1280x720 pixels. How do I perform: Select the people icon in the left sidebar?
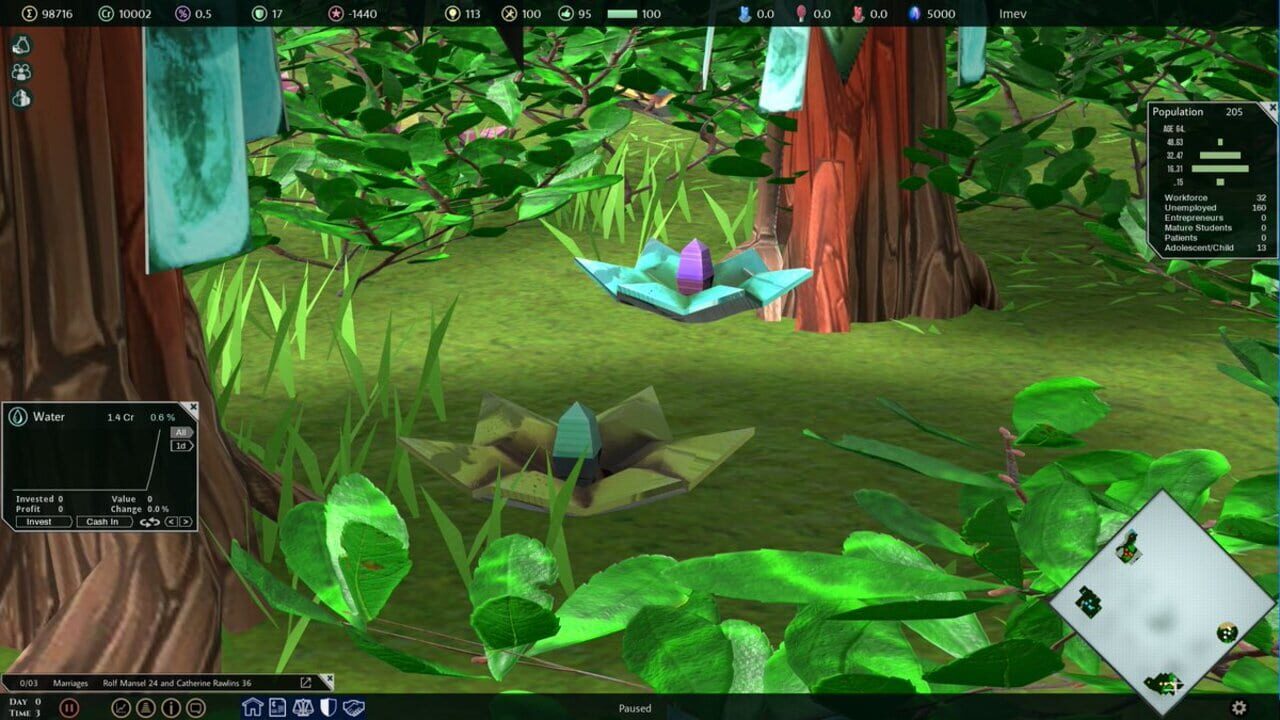point(17,70)
